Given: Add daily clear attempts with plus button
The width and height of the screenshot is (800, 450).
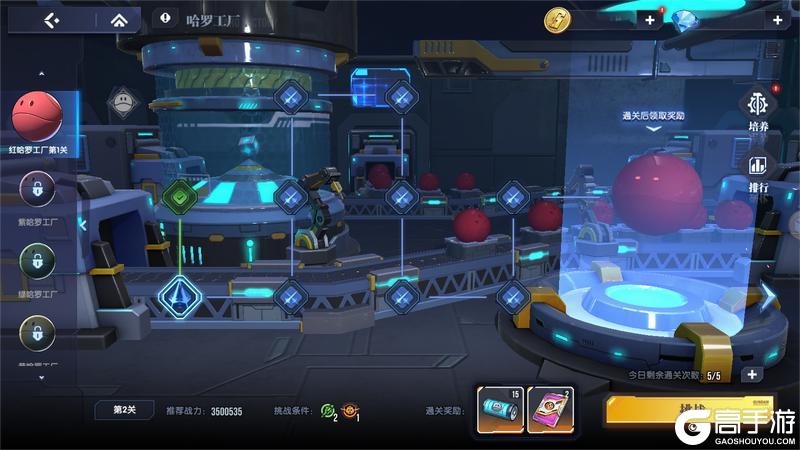Looking at the screenshot, I should (x=751, y=375).
